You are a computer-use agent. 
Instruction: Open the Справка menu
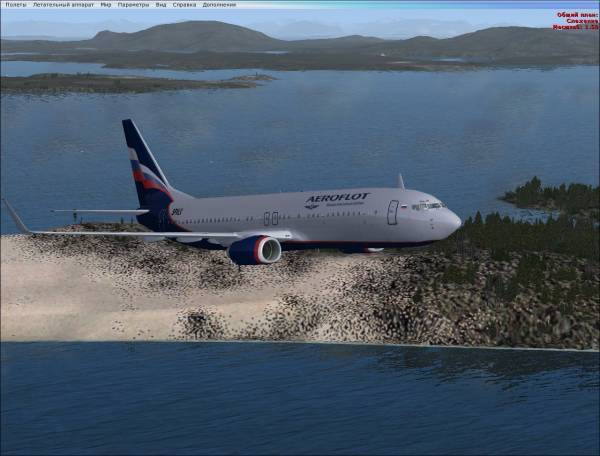point(184,4)
